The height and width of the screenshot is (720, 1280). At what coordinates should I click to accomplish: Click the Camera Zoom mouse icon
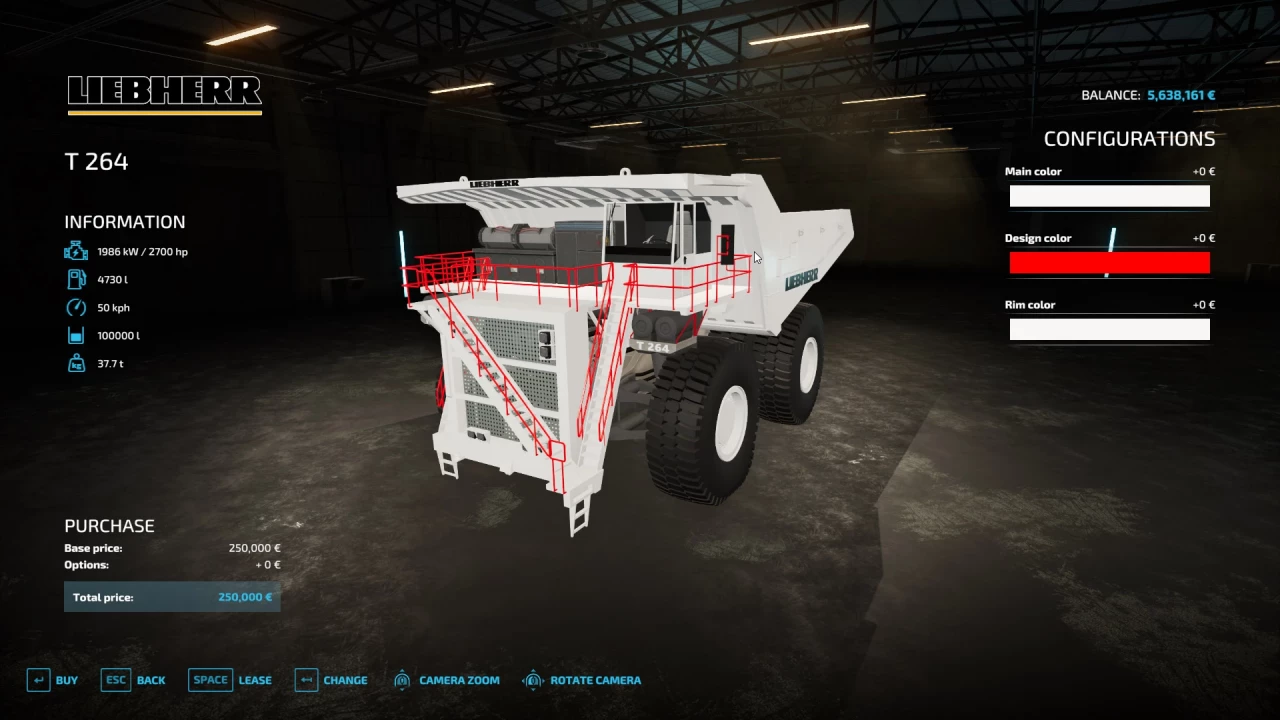pyautogui.click(x=402, y=679)
